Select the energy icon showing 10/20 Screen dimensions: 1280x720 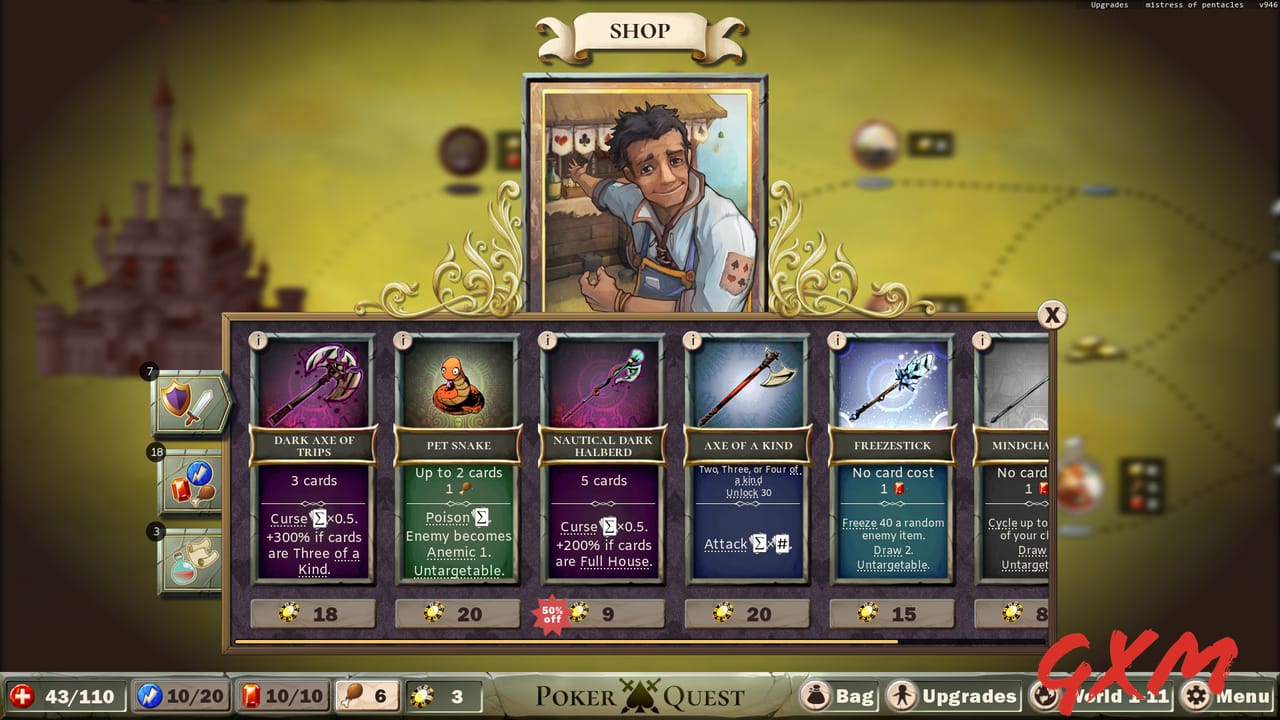[x=180, y=696]
